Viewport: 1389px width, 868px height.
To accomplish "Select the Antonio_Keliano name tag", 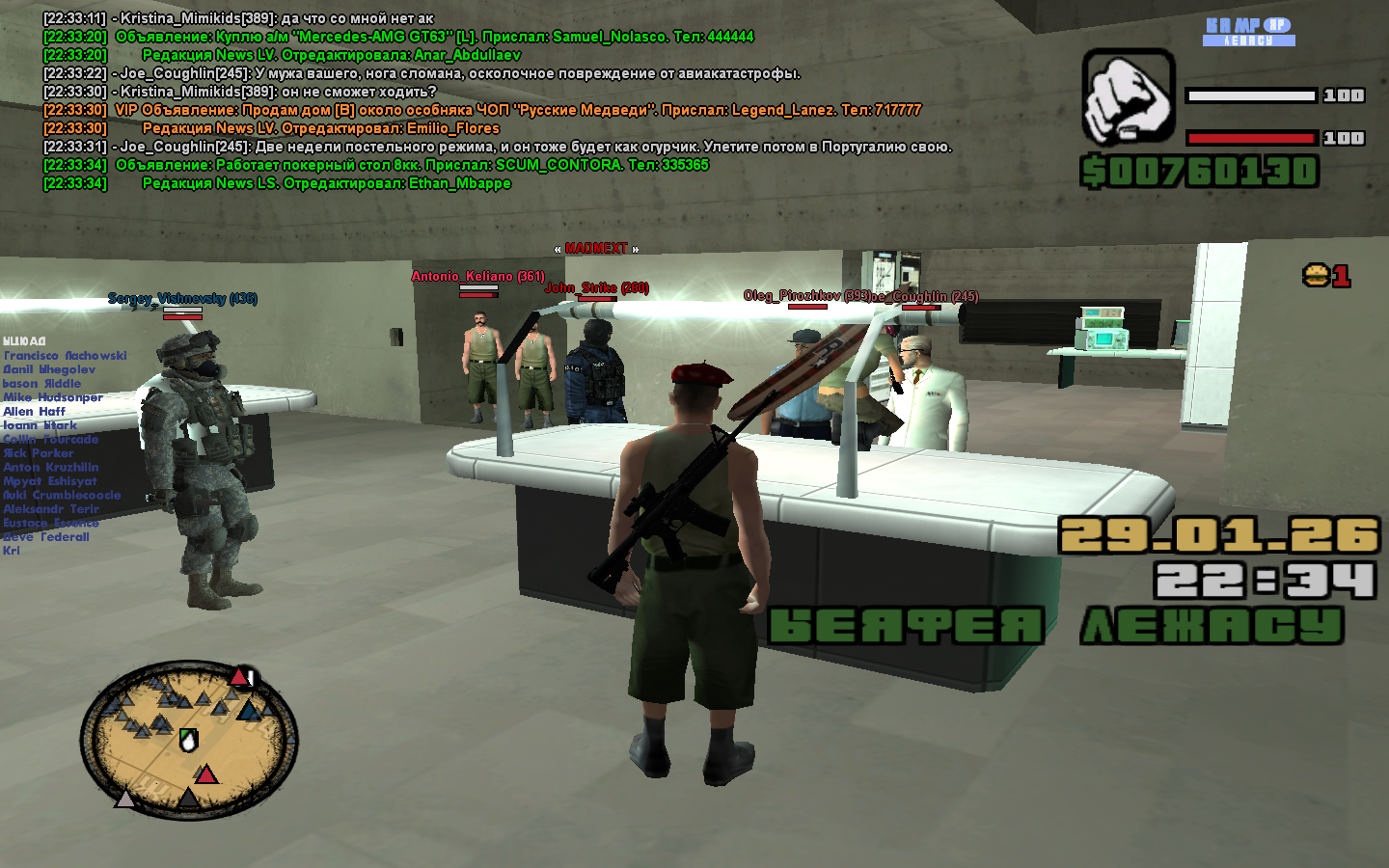I will 477,277.
